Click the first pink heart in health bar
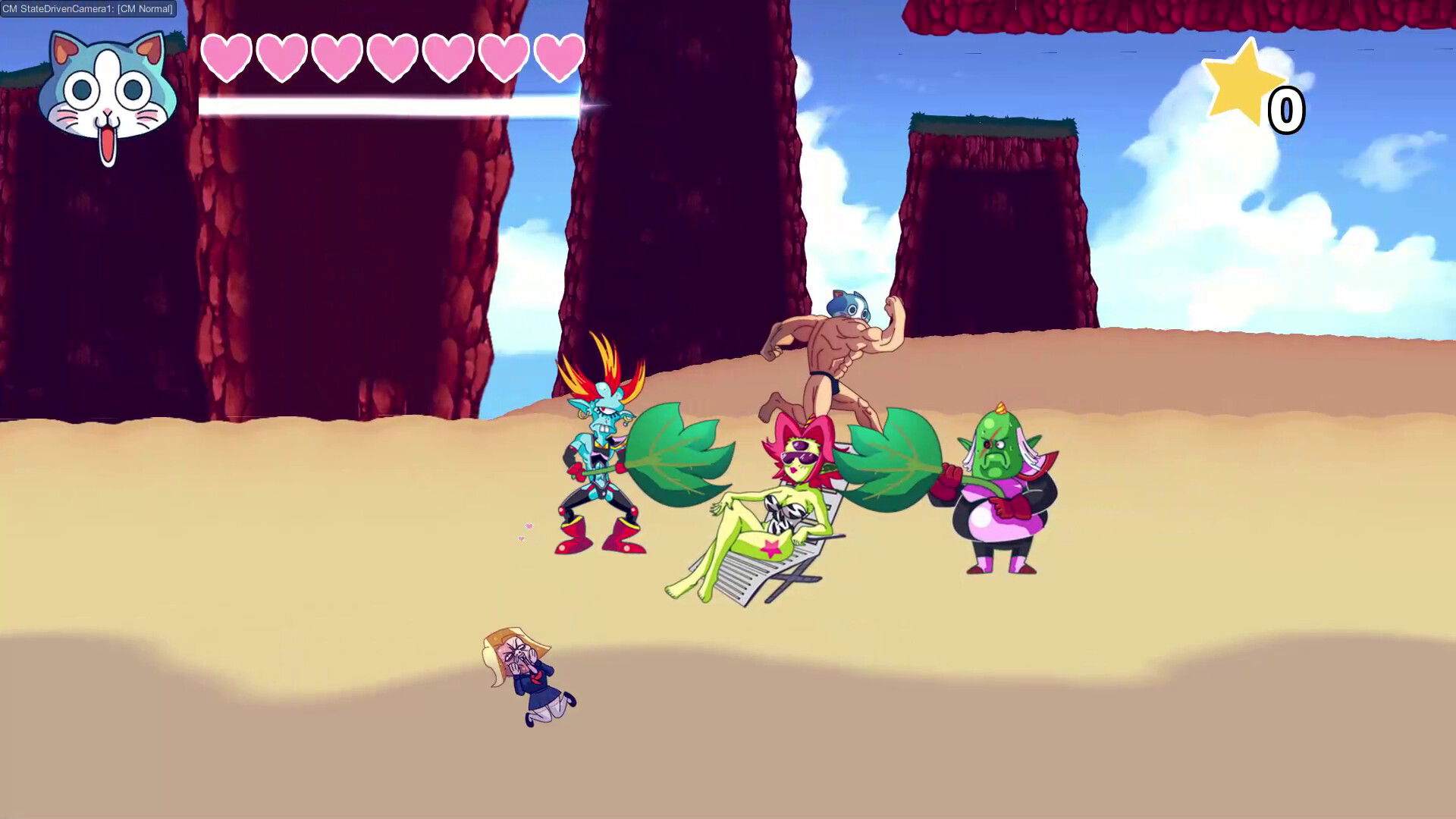The height and width of the screenshot is (819, 1456). [225, 57]
